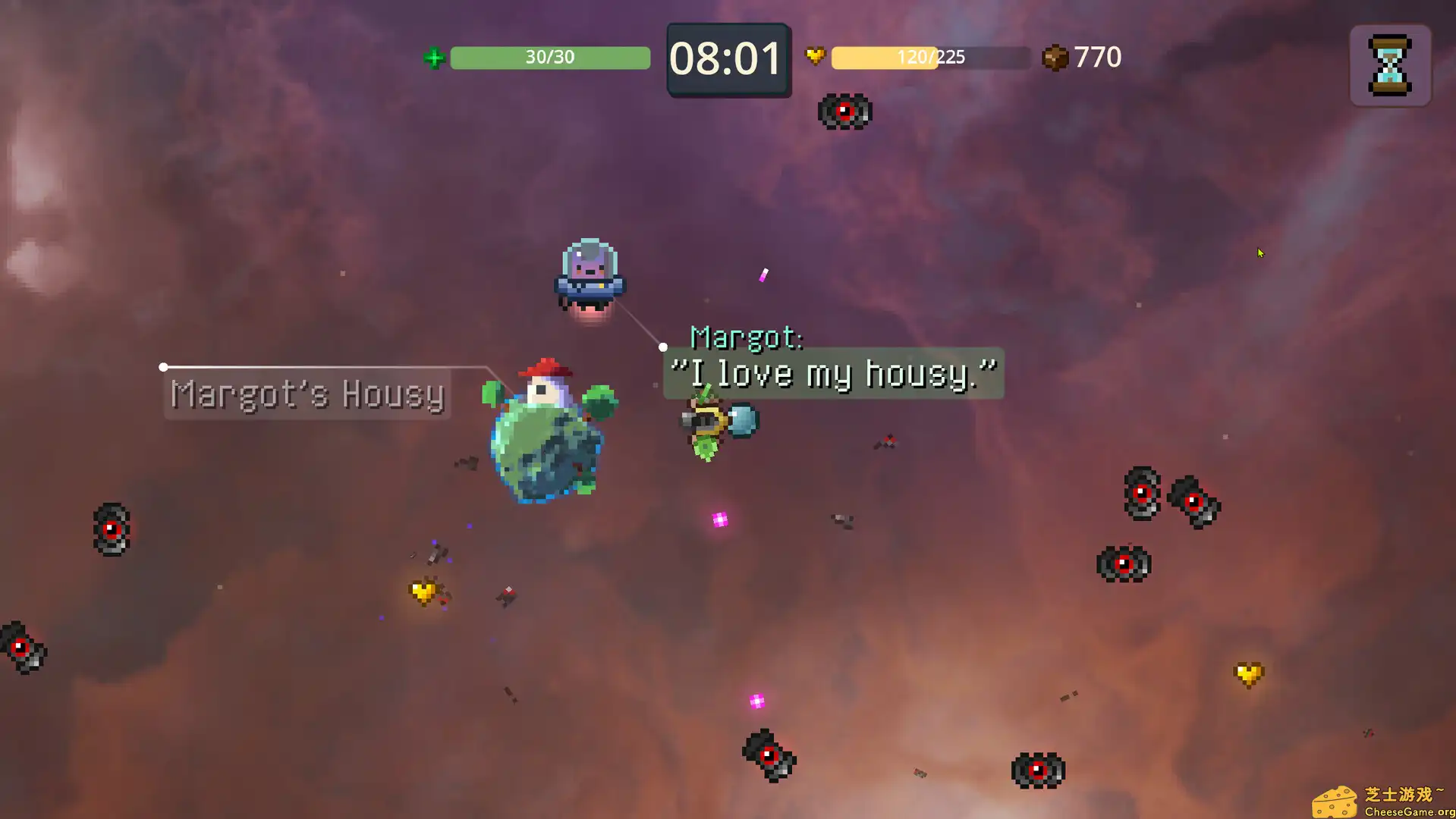Click the coin currency icon showing 770
Viewport: 1456px width, 819px height.
[x=1055, y=57]
